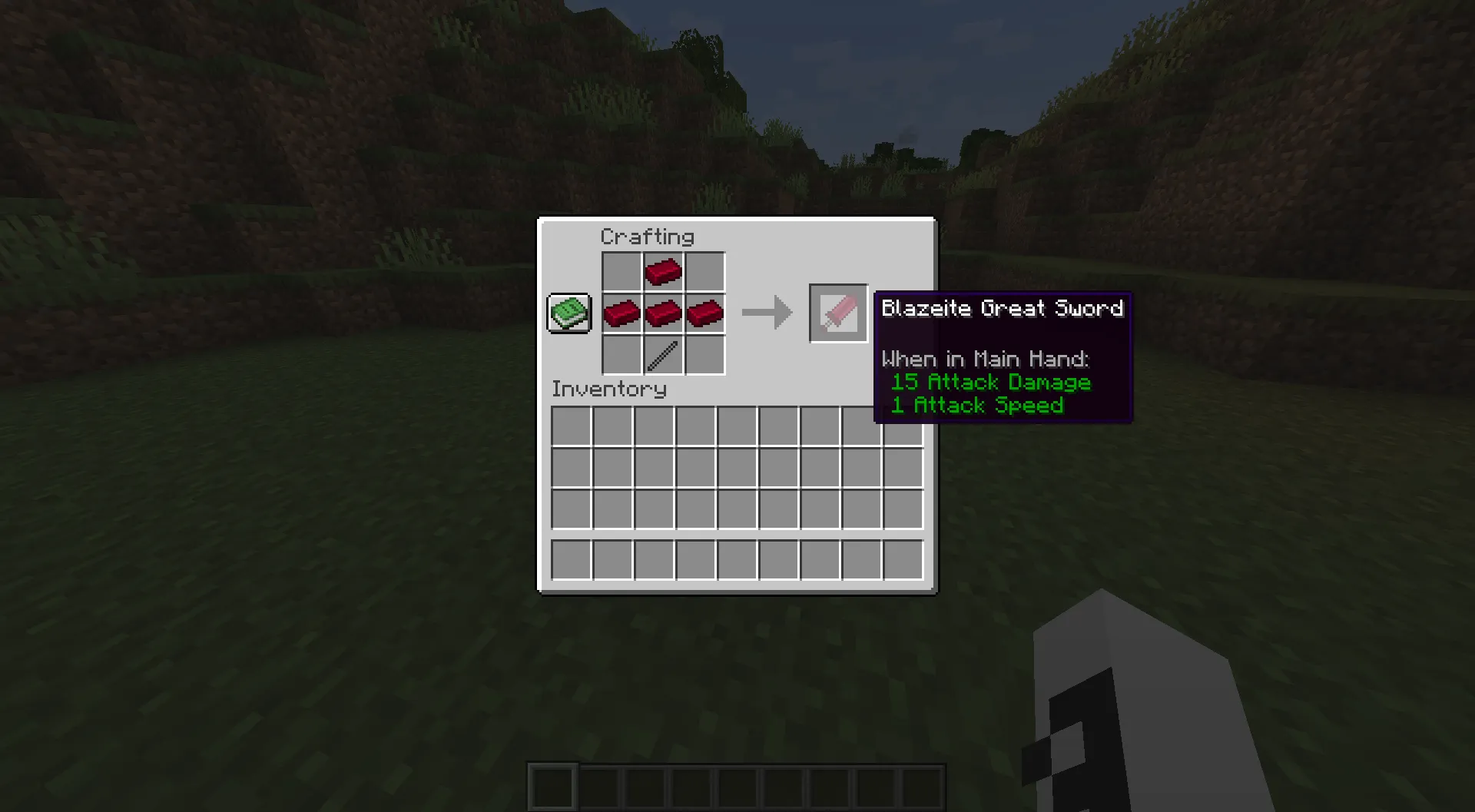Click the Inventory section label
The image size is (1475, 812).
coord(609,389)
